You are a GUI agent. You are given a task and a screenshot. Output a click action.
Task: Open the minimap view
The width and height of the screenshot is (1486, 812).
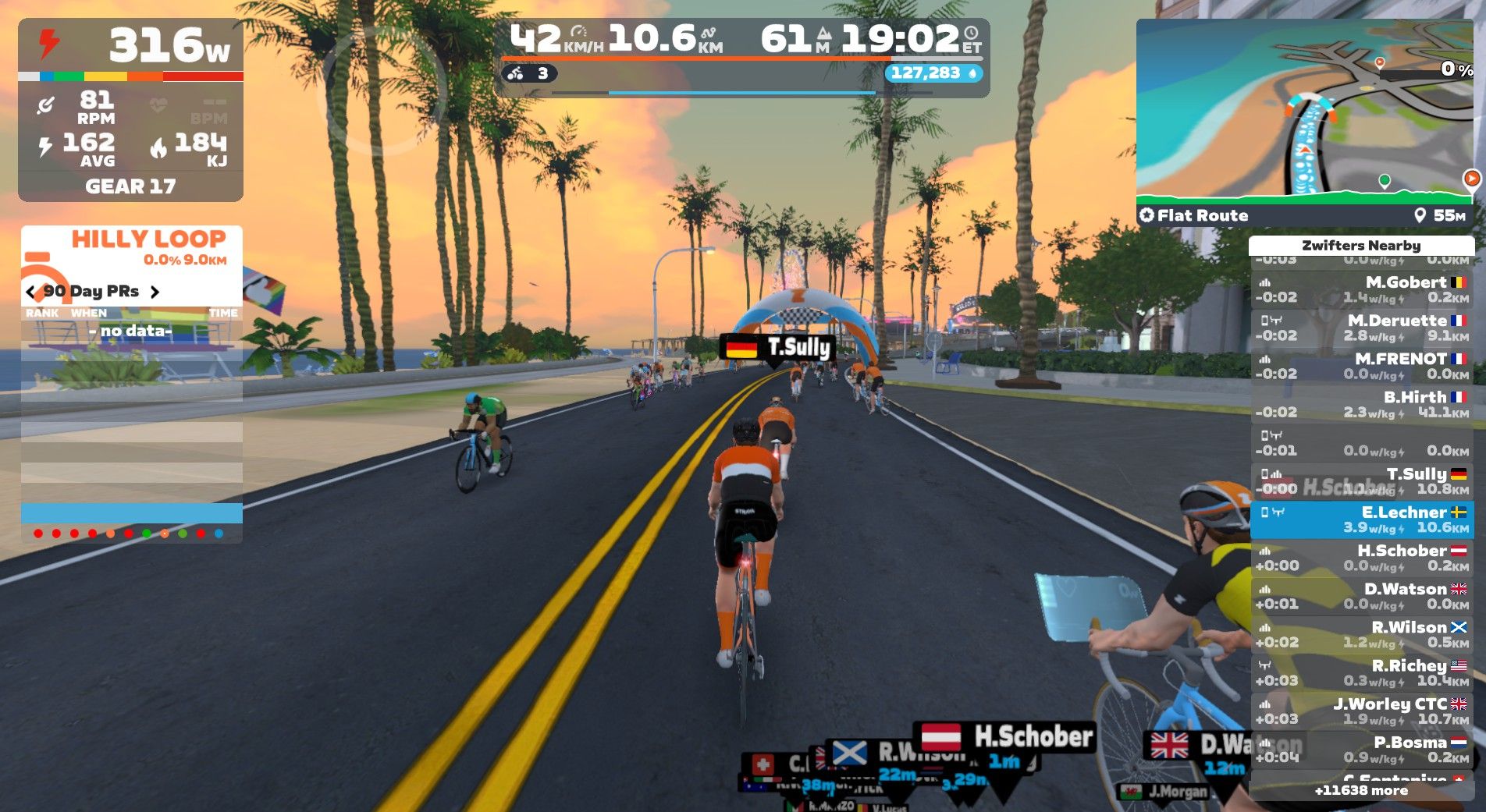(x=1303, y=109)
